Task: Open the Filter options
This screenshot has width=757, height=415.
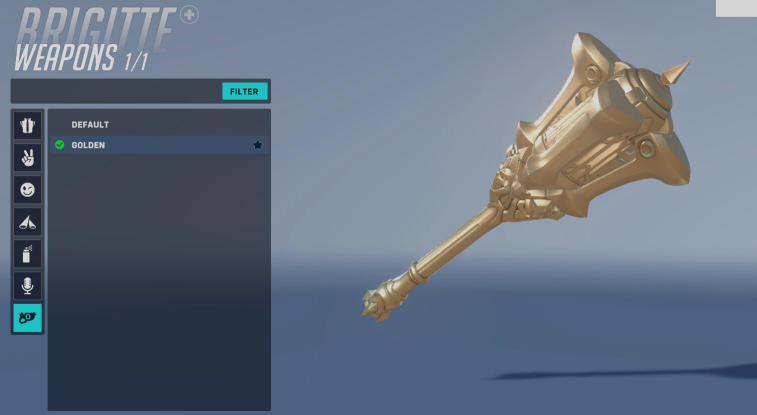Action: 244,91
